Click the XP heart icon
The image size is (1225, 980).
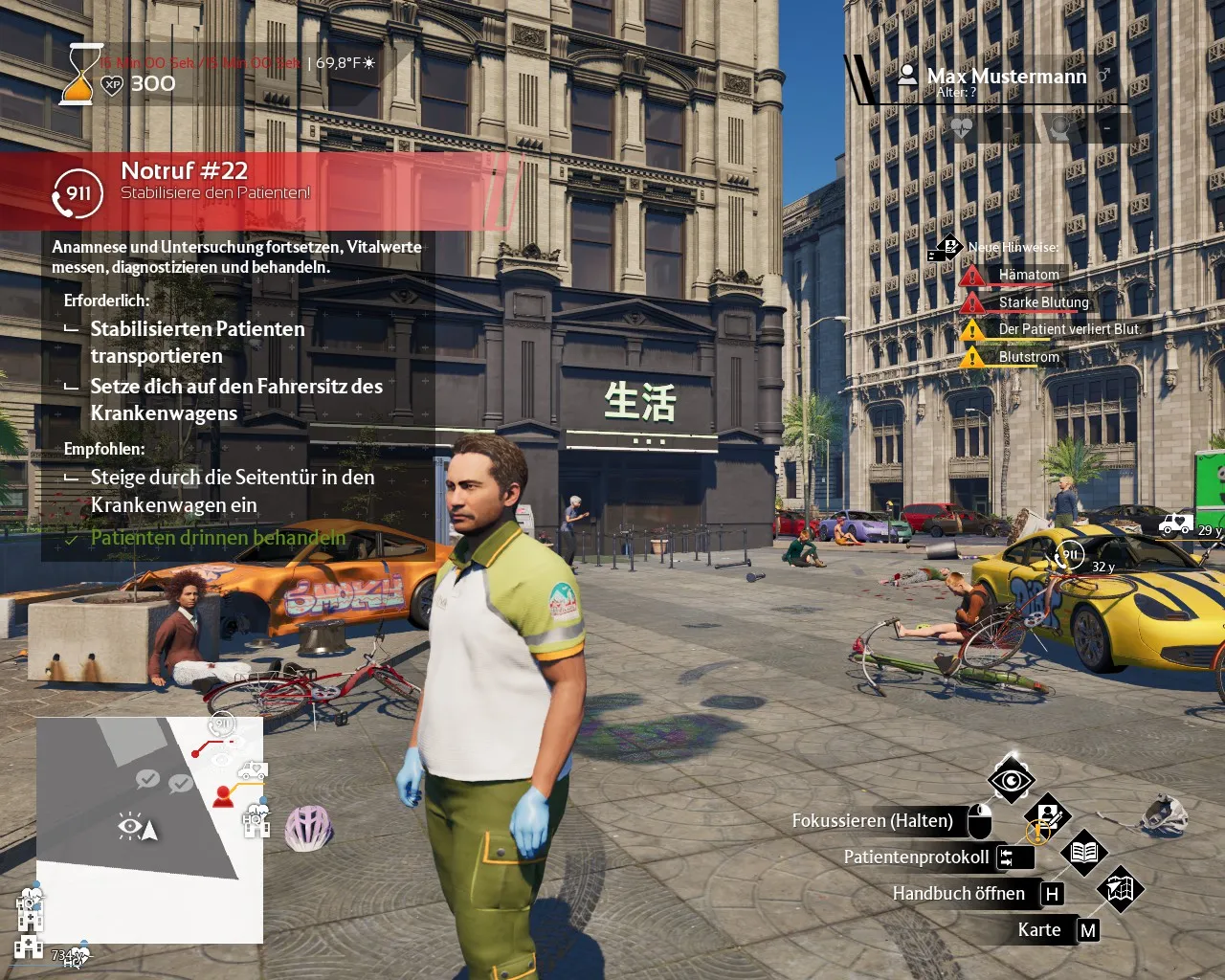point(112,84)
